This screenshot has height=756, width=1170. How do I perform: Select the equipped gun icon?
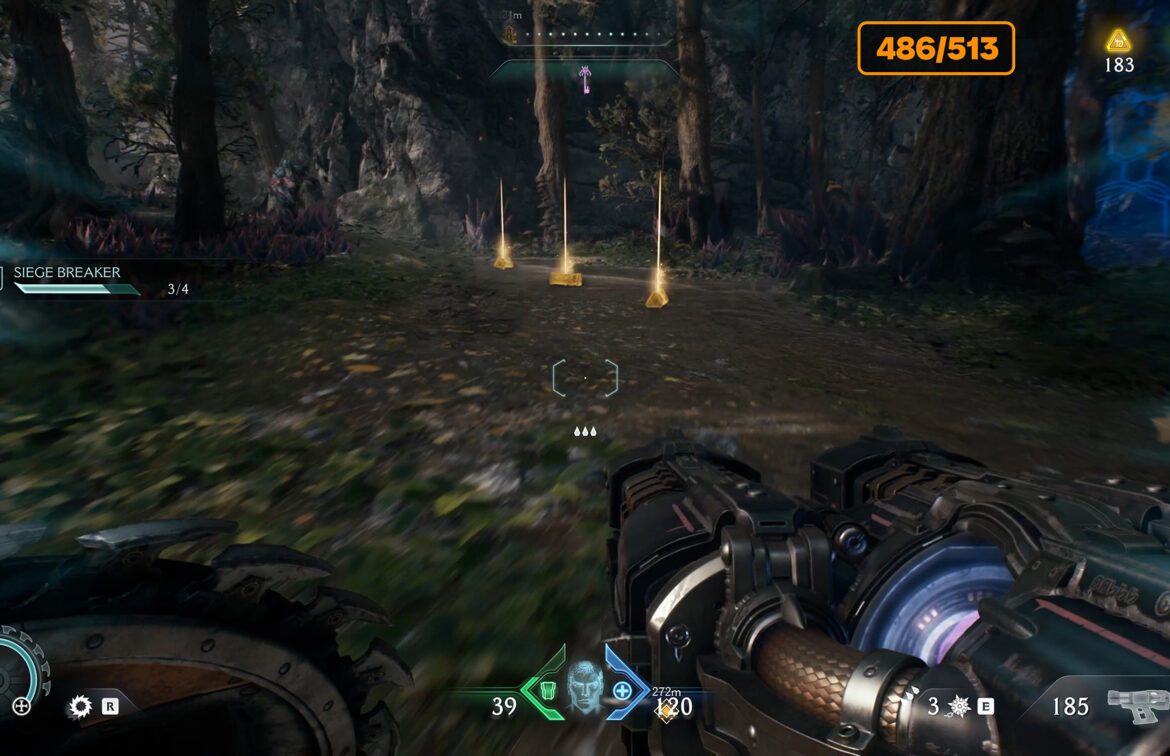[x=1137, y=705]
